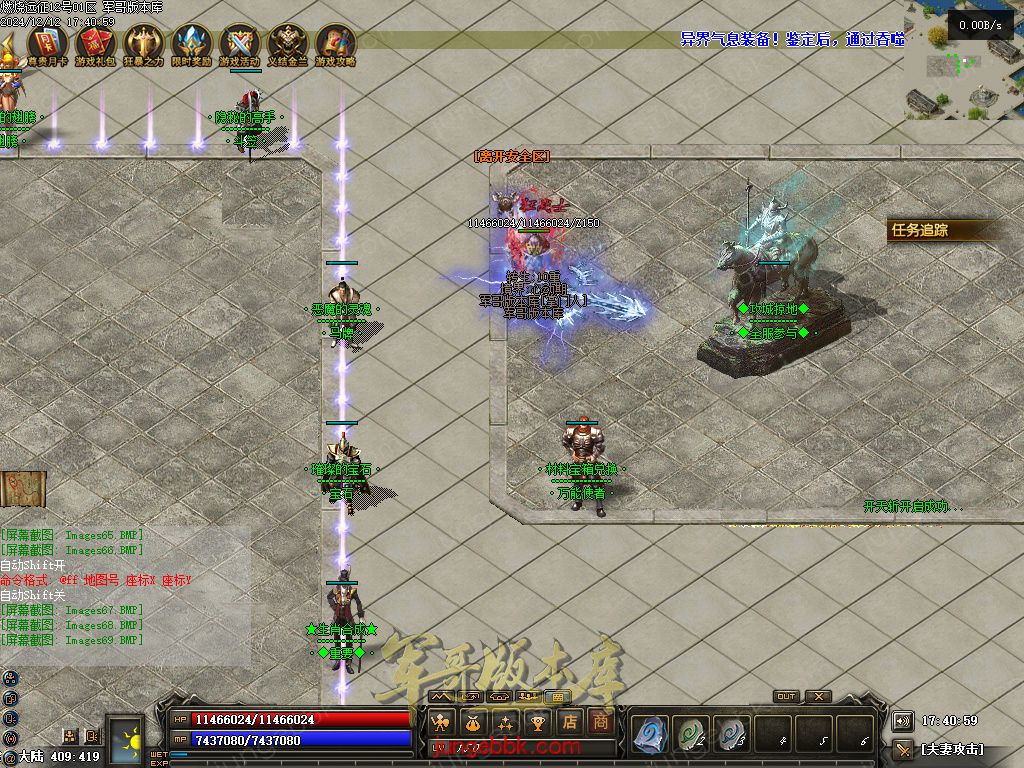Screen dimensions: 1024x768
Task: Open the trophy icon in bottom bar
Action: 537,722
